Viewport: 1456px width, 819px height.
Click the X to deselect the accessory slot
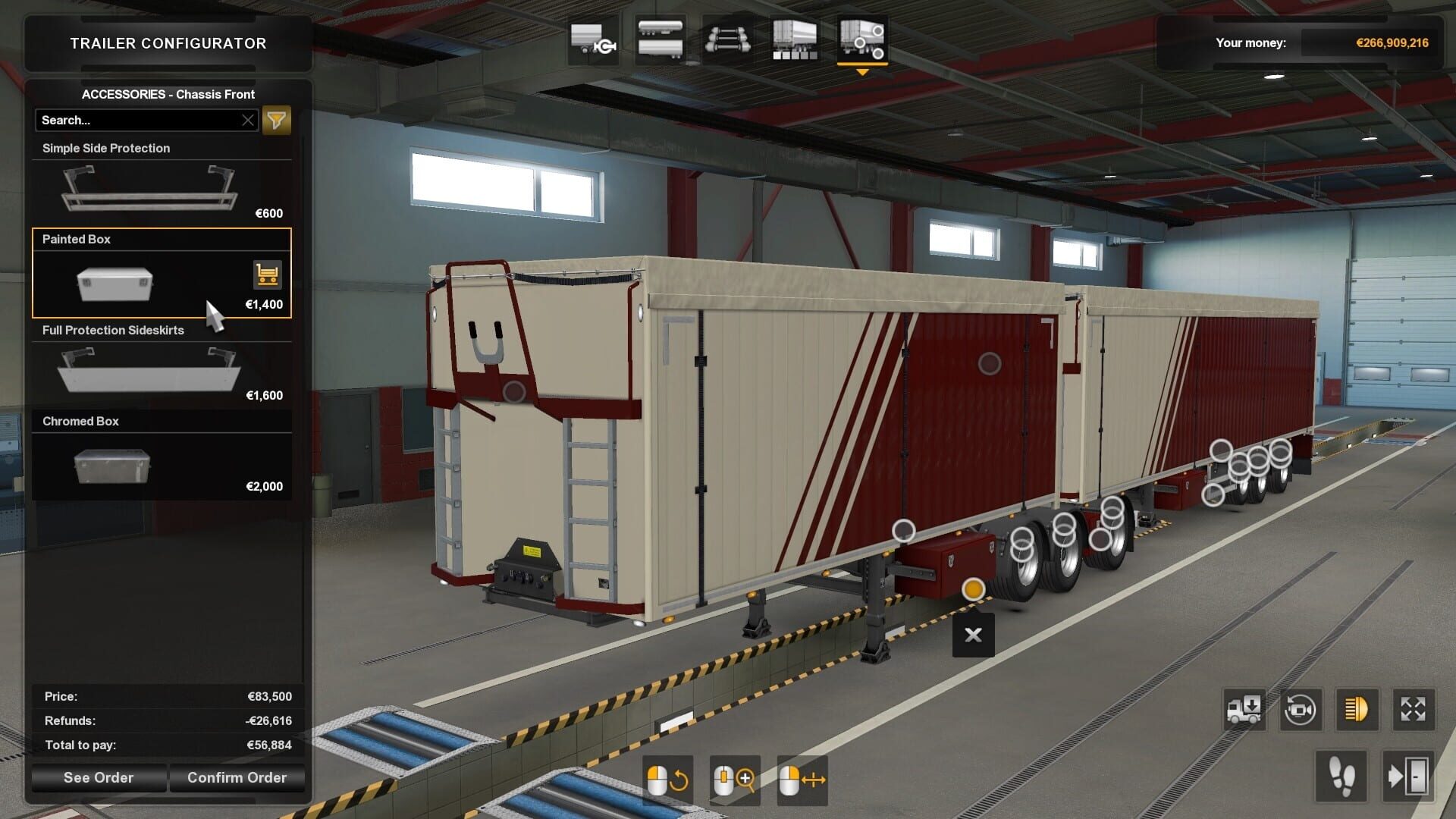pos(973,635)
